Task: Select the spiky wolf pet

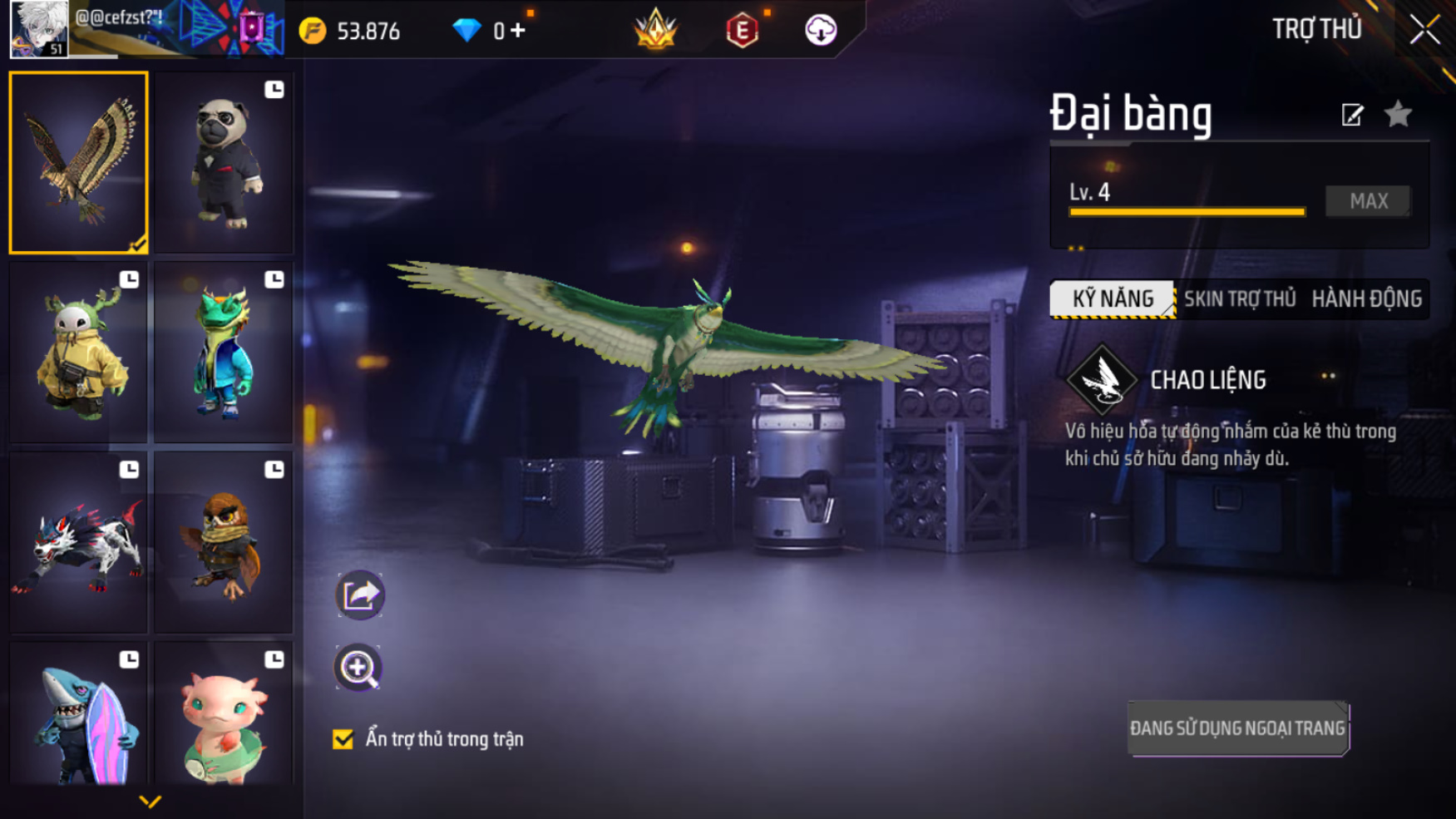Action: [78, 542]
